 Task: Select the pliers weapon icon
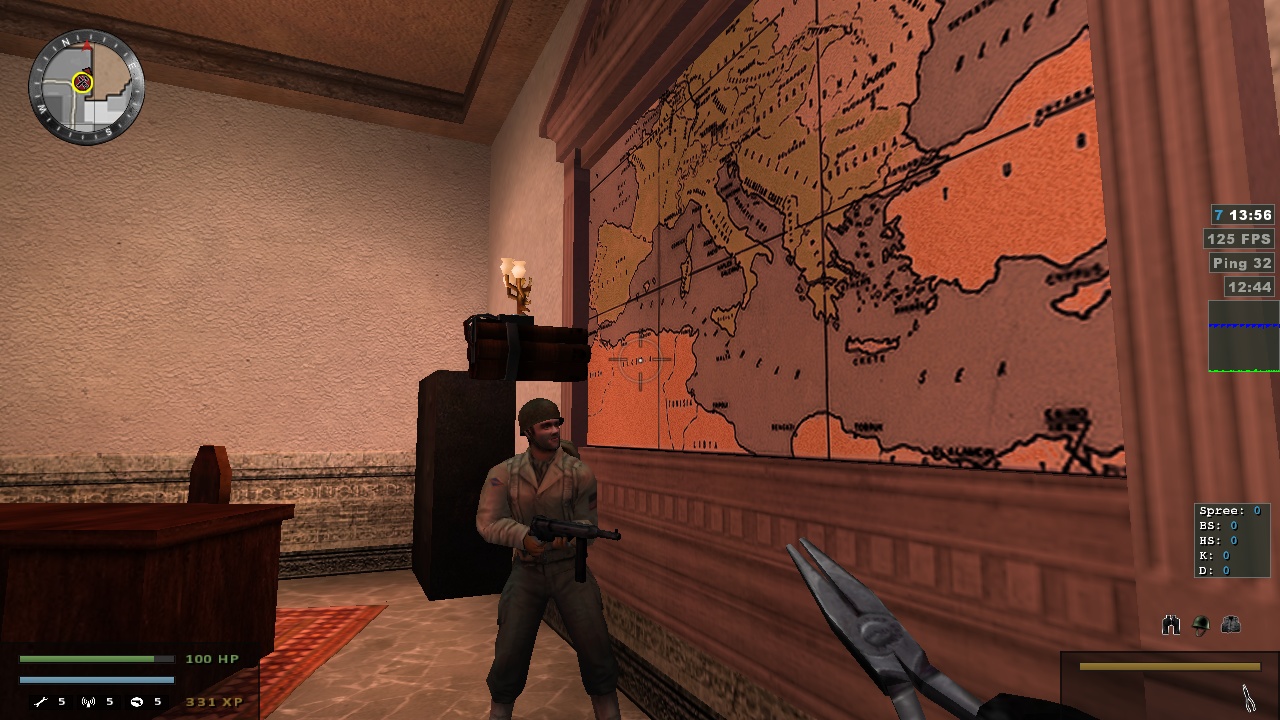click(1248, 696)
